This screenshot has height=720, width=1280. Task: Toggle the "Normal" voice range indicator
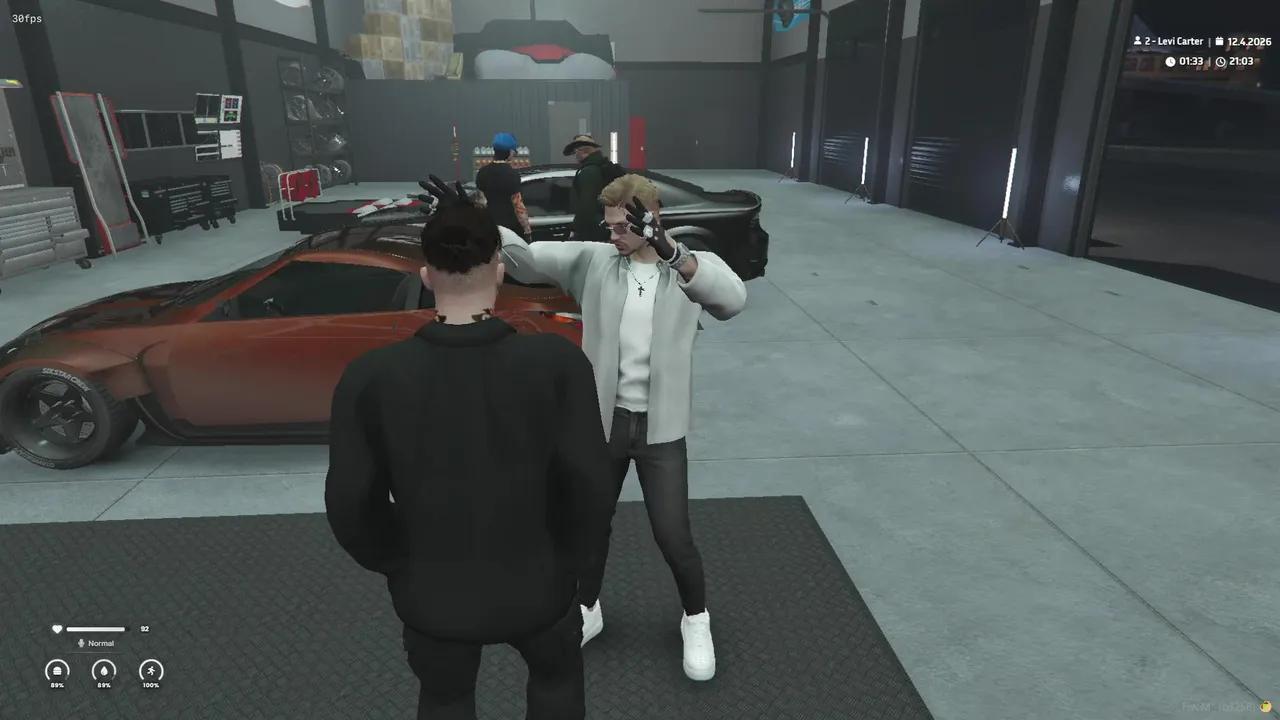pyautogui.click(x=101, y=643)
